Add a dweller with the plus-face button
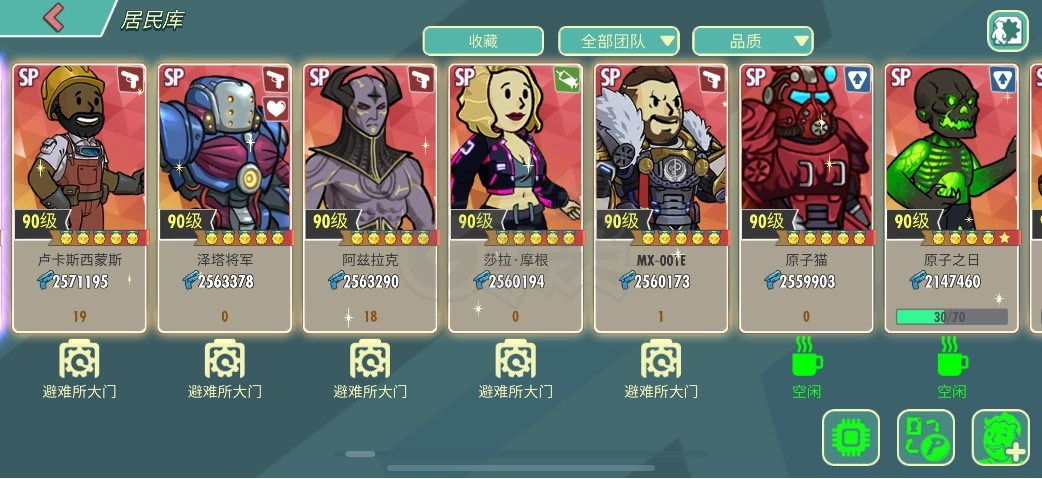Viewport: 1042px width, 479px height. coord(1000,437)
